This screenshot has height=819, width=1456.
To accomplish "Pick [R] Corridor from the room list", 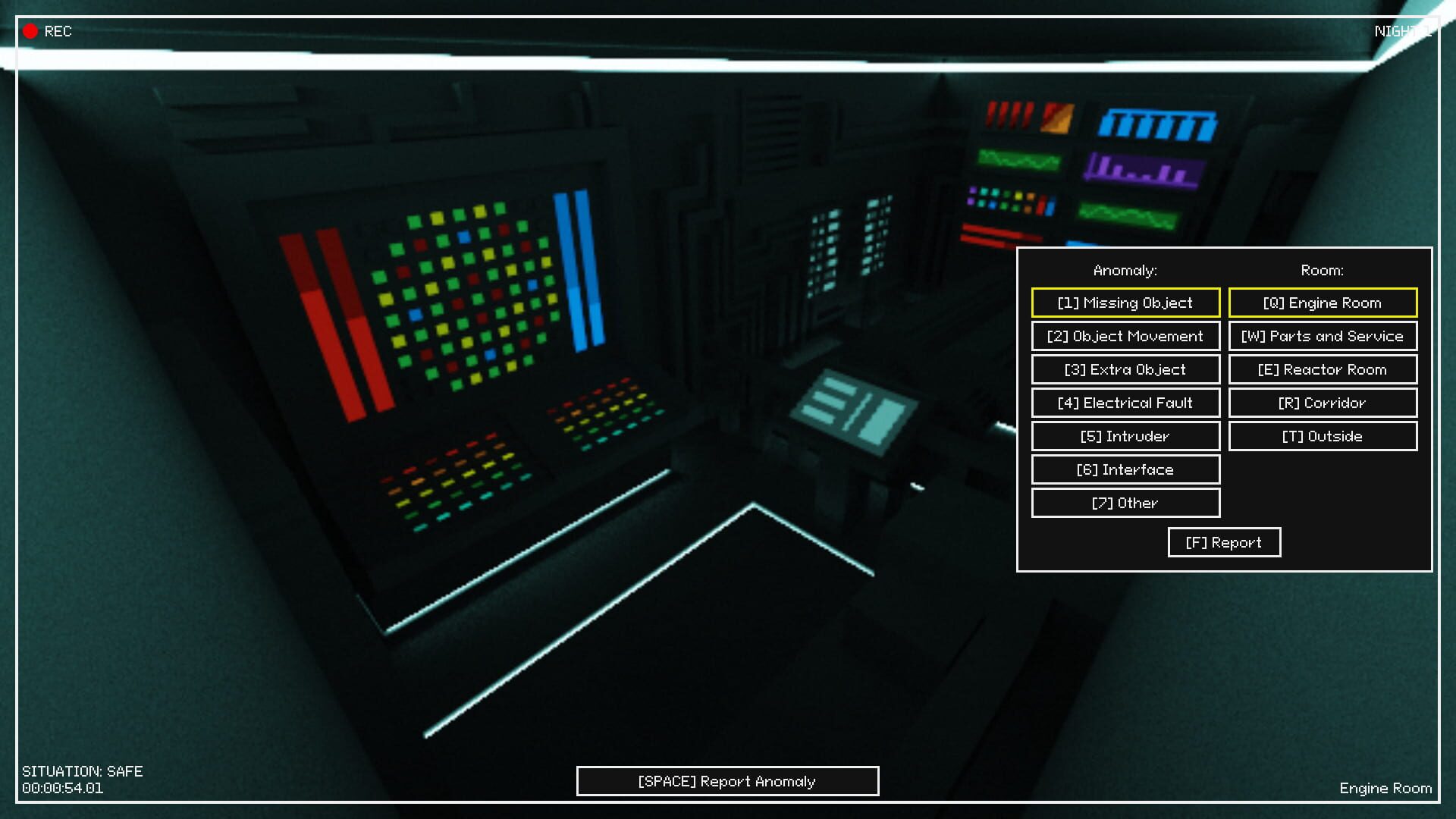I will (x=1323, y=403).
